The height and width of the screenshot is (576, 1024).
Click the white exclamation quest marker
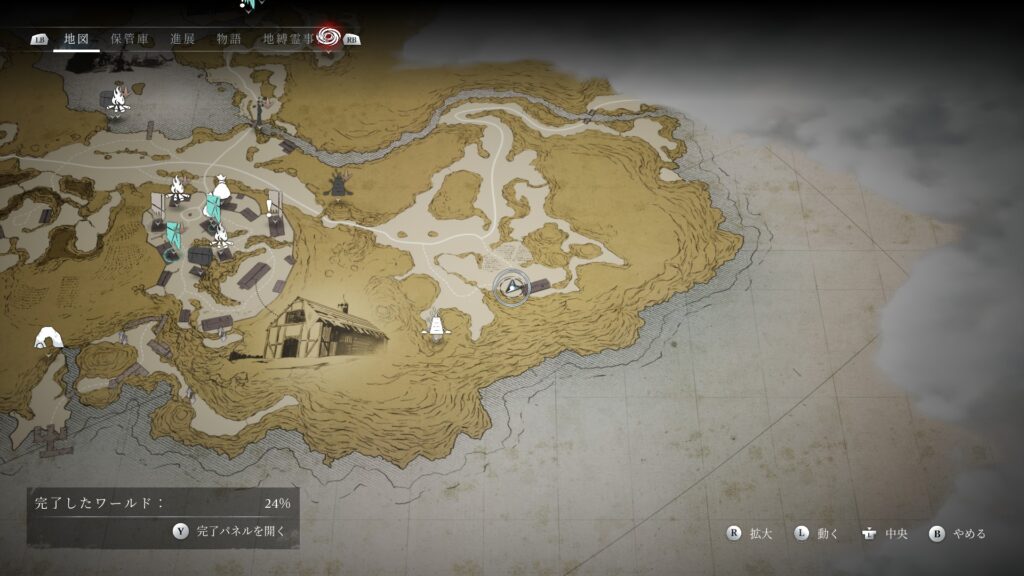(272, 207)
